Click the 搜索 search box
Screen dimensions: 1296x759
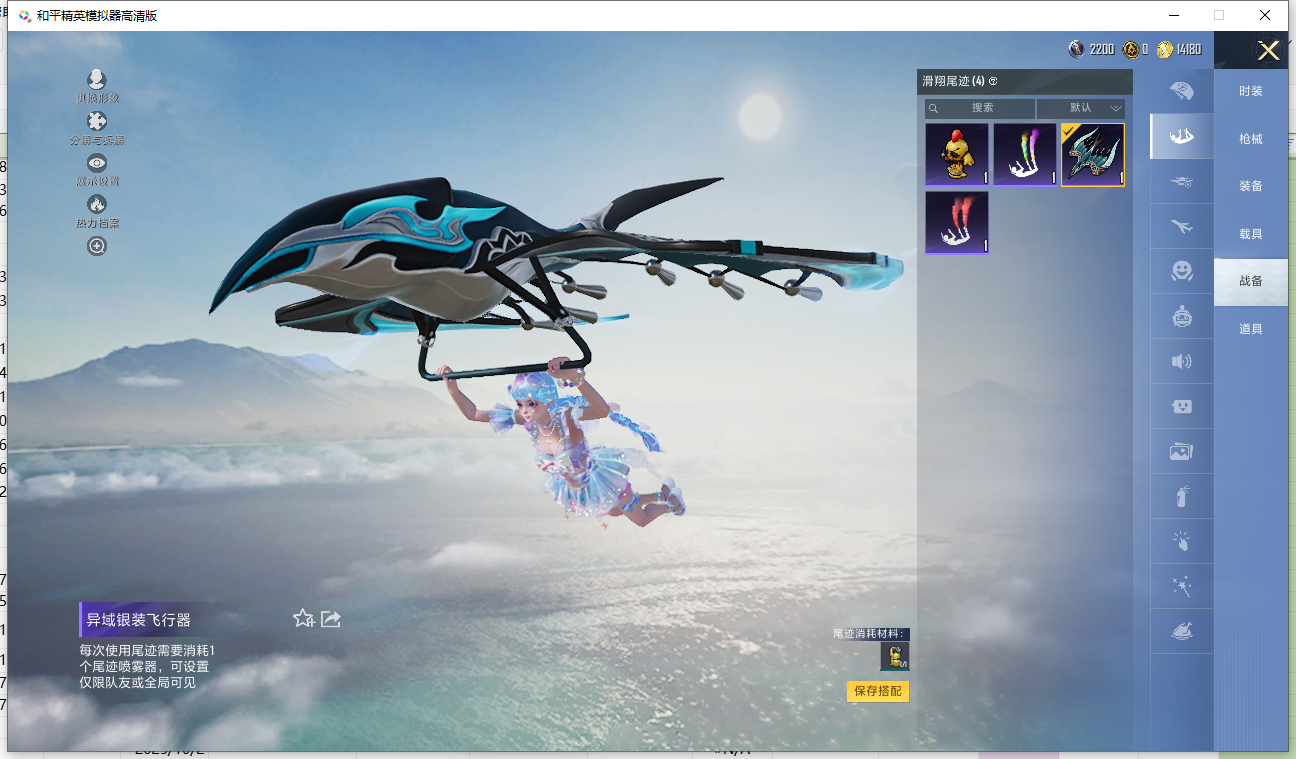pyautogui.click(x=981, y=108)
